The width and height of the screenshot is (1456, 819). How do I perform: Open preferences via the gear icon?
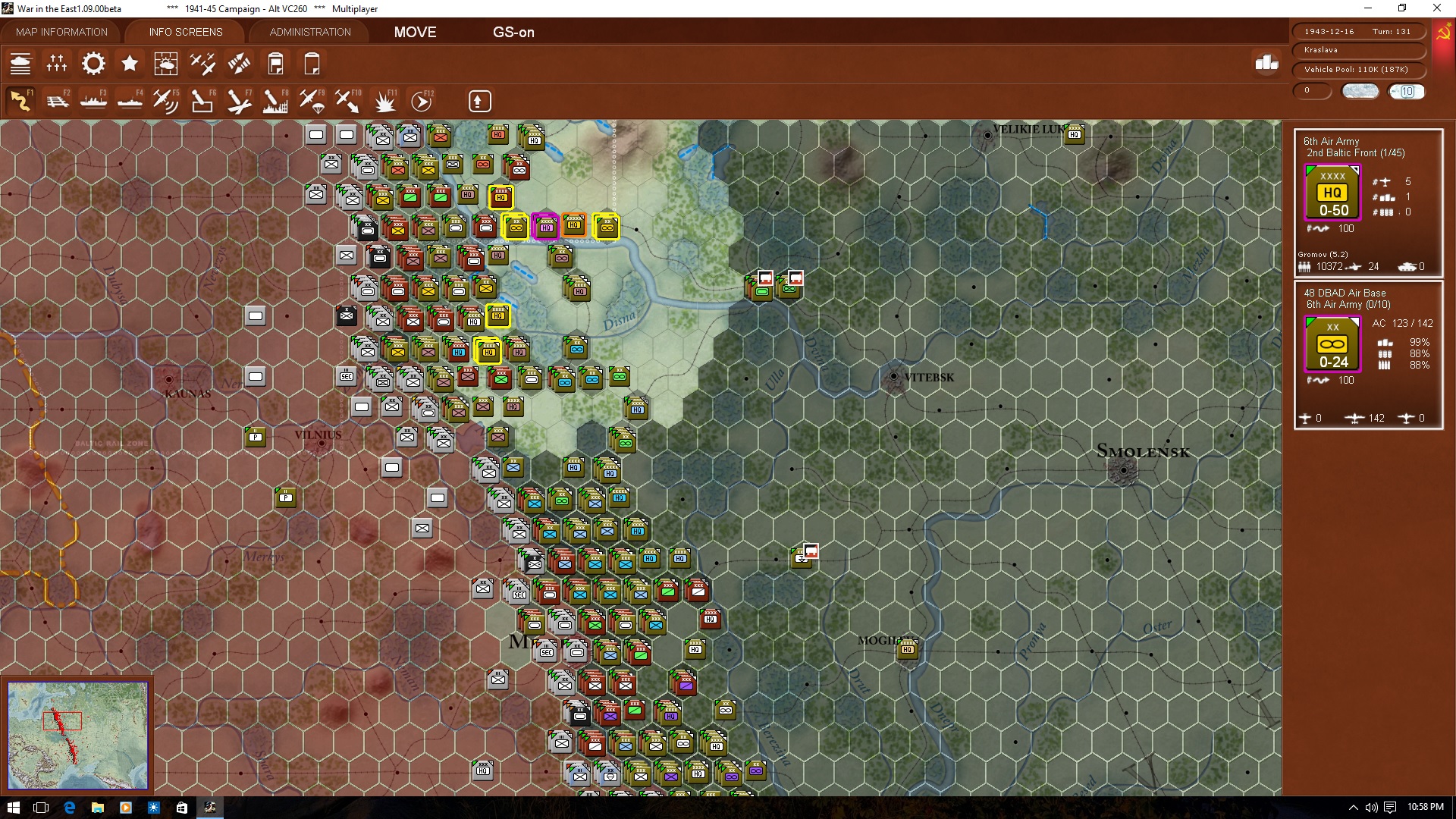pos(93,64)
